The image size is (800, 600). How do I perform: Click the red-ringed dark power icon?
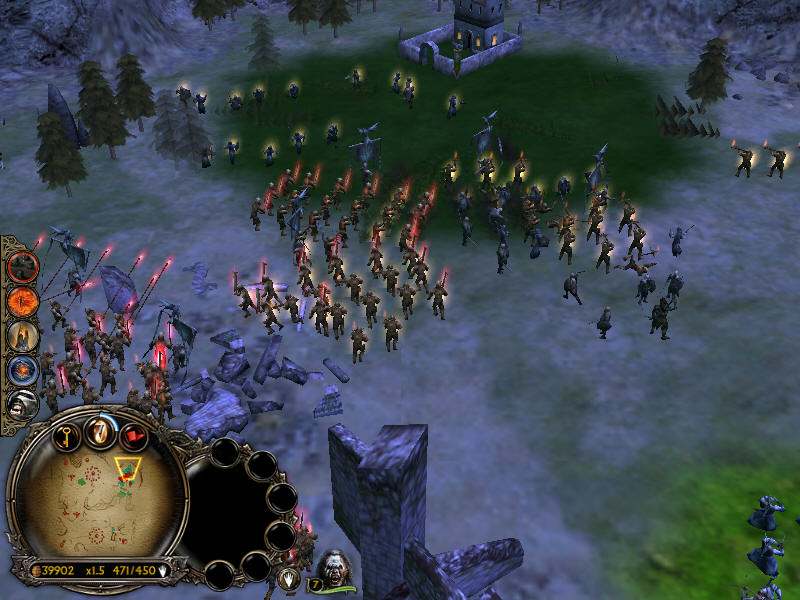[23, 267]
